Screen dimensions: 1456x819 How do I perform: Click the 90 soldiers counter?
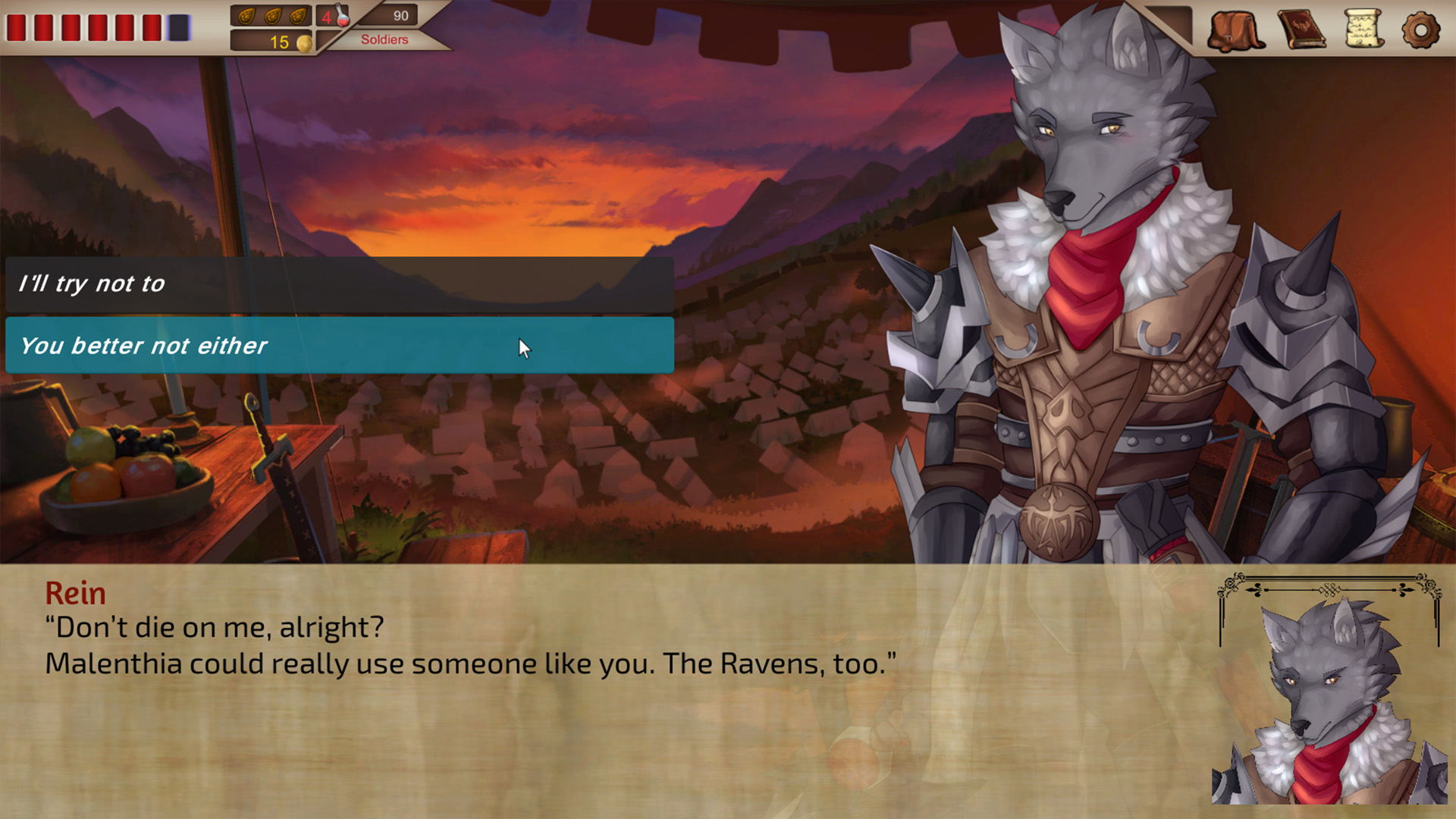[x=401, y=15]
